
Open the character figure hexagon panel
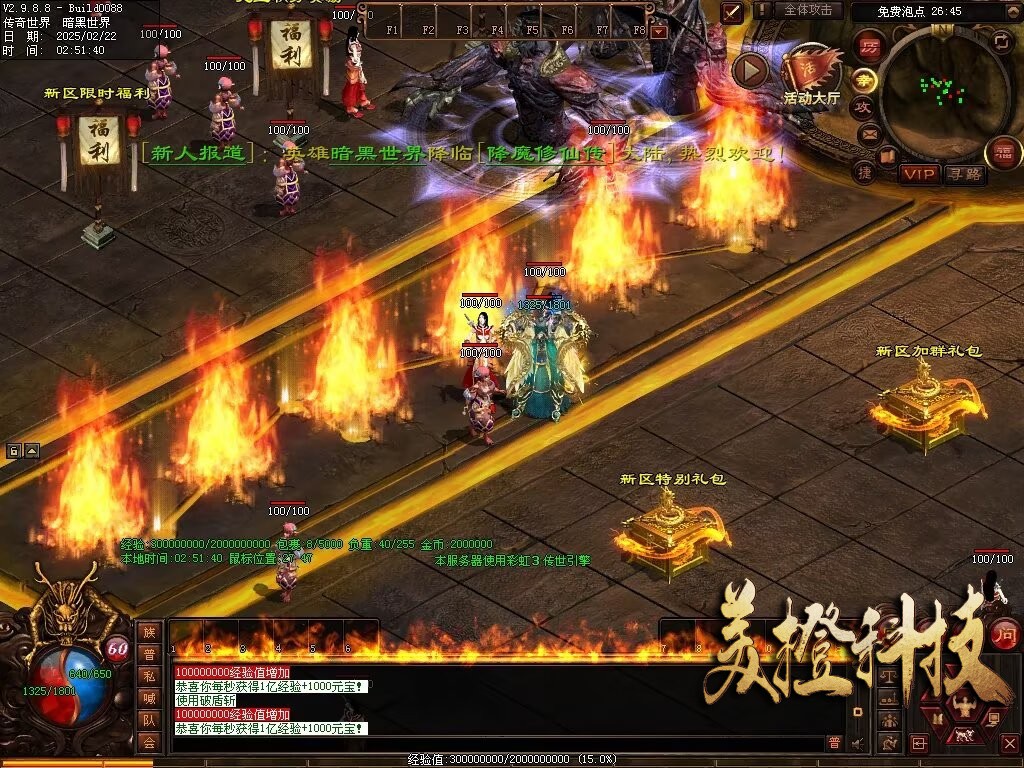[x=966, y=708]
